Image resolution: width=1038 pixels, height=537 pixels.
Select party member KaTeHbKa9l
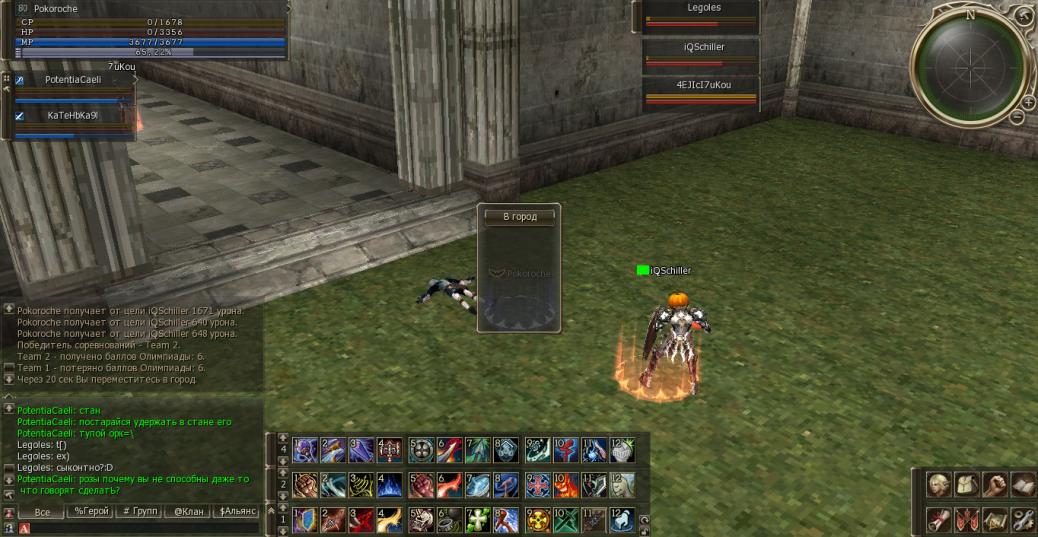(x=72, y=115)
